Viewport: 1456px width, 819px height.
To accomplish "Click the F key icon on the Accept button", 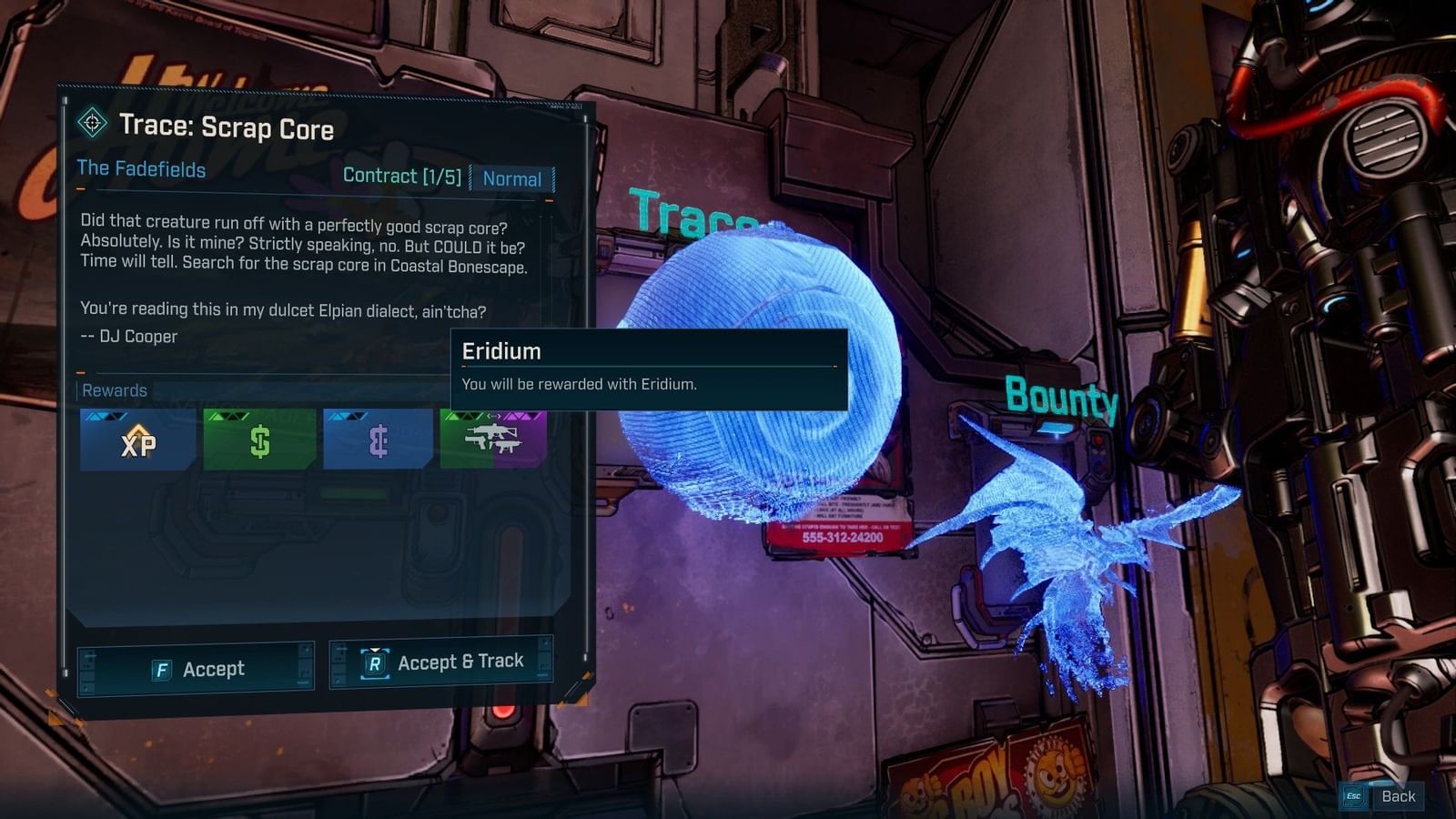I will (x=160, y=669).
